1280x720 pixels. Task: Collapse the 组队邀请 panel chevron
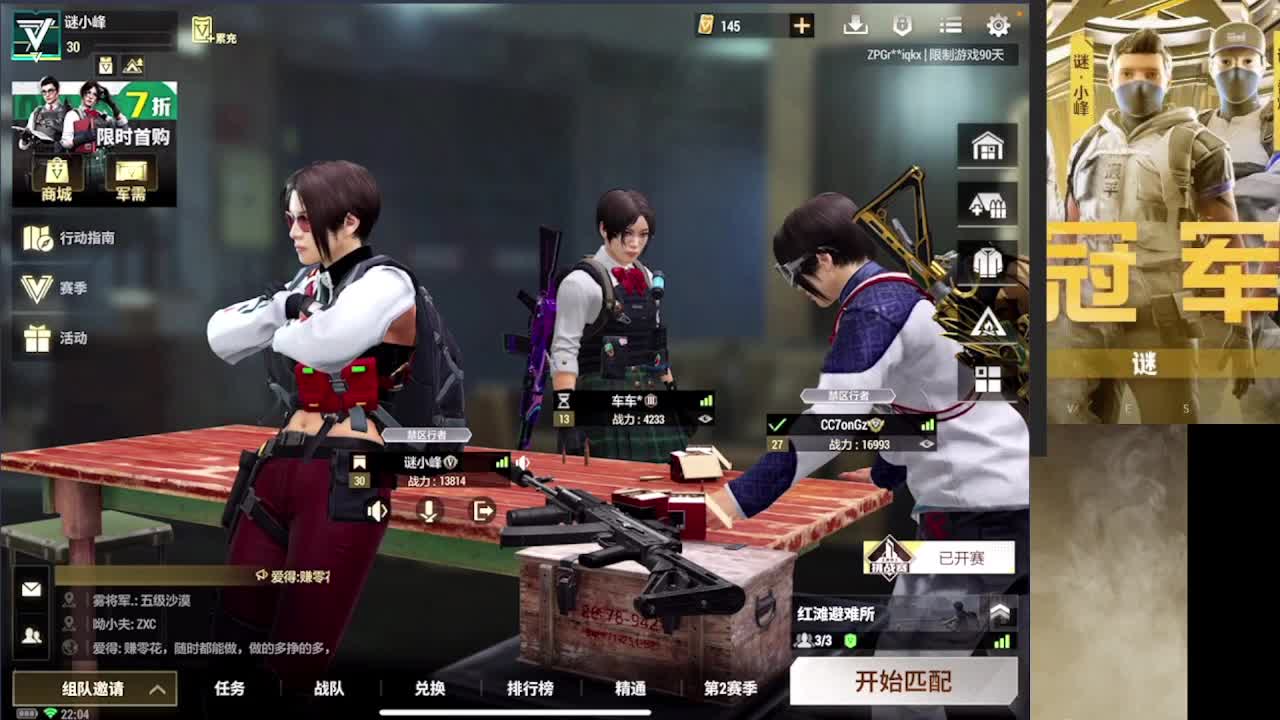(156, 689)
